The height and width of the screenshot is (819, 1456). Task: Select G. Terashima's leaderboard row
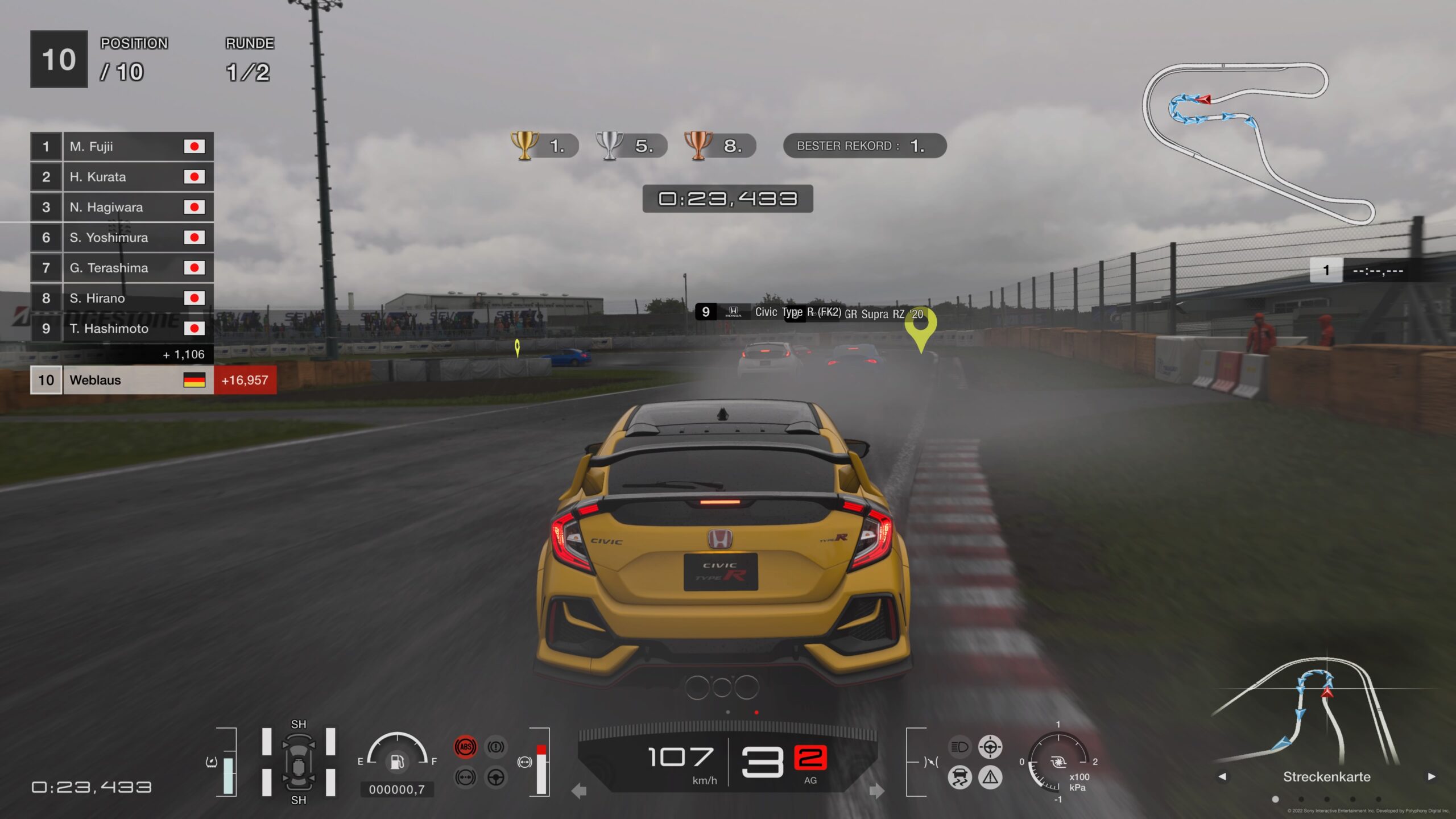122,267
